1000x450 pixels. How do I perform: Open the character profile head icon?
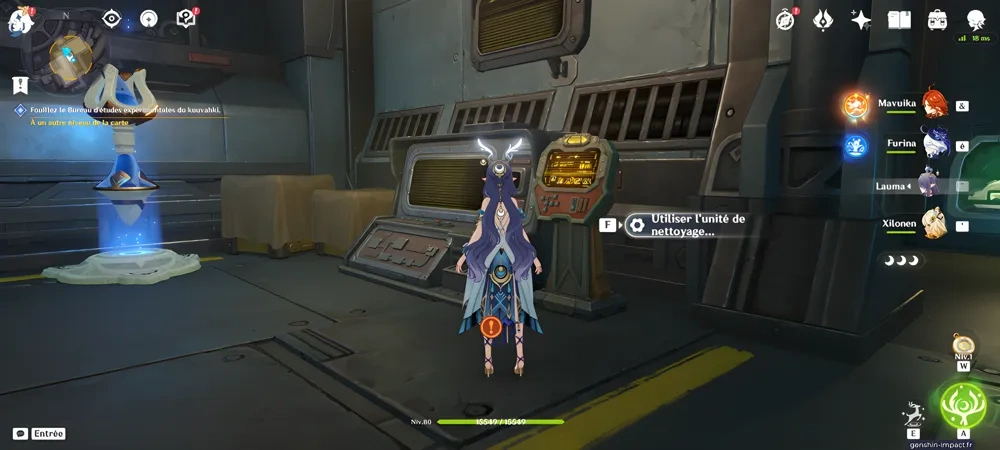(x=976, y=20)
